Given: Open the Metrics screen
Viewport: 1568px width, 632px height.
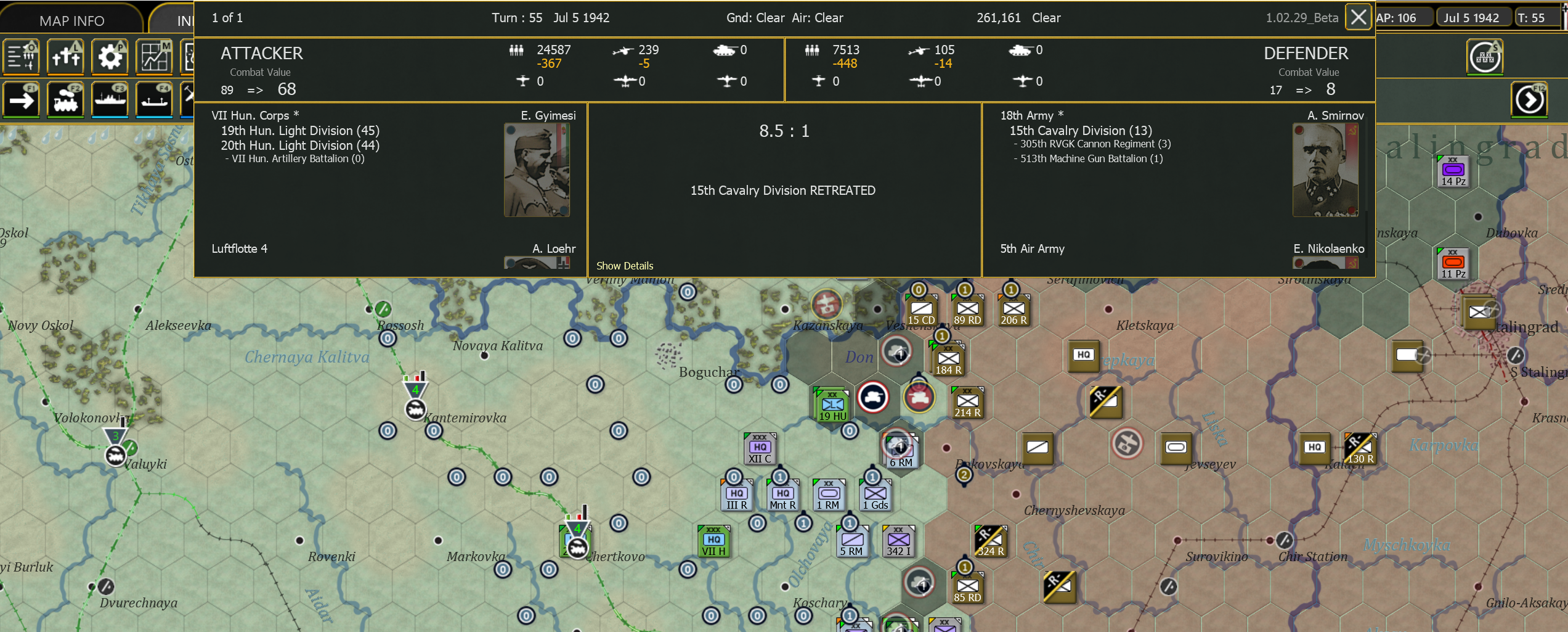Looking at the screenshot, I should point(154,56).
